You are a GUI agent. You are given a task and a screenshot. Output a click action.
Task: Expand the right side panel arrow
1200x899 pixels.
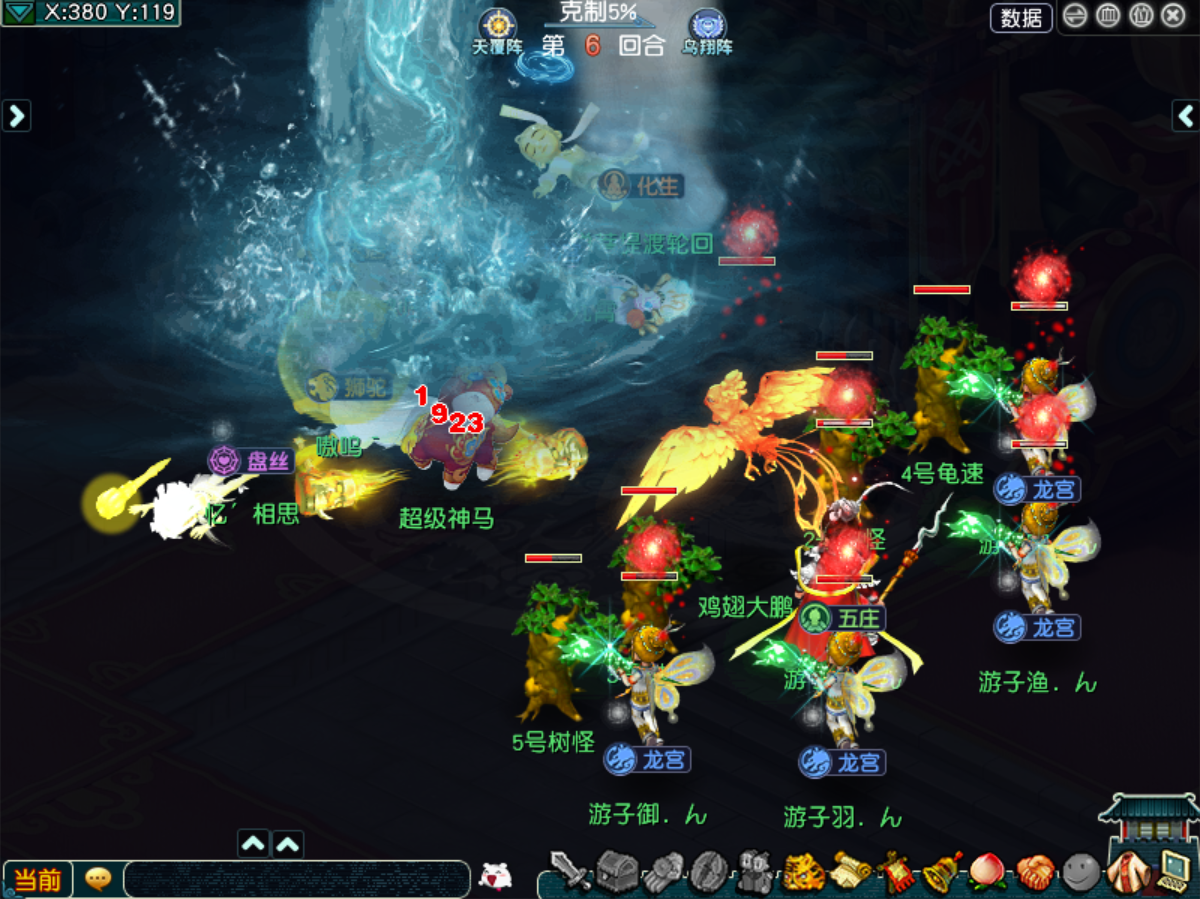pos(1185,116)
